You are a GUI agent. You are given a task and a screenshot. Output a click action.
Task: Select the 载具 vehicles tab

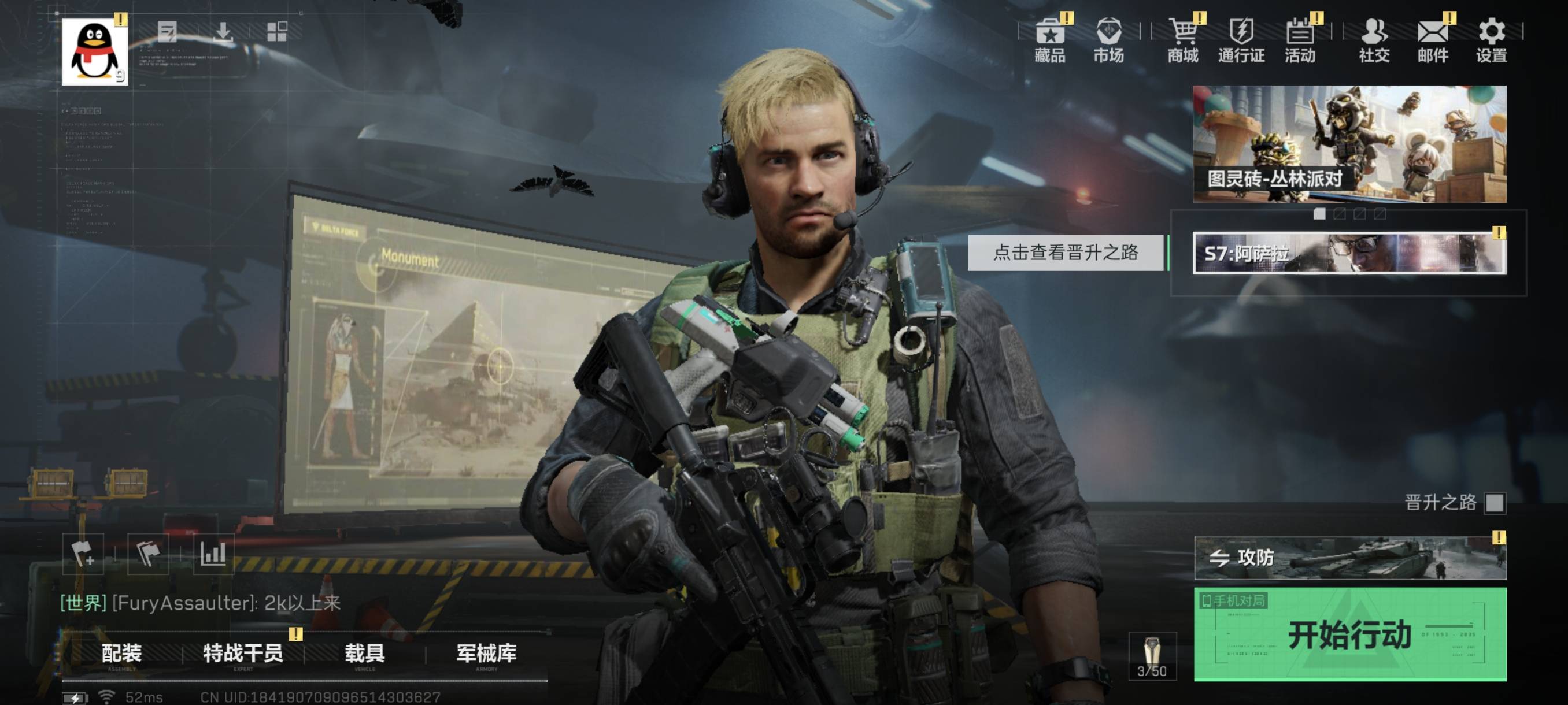coord(365,654)
